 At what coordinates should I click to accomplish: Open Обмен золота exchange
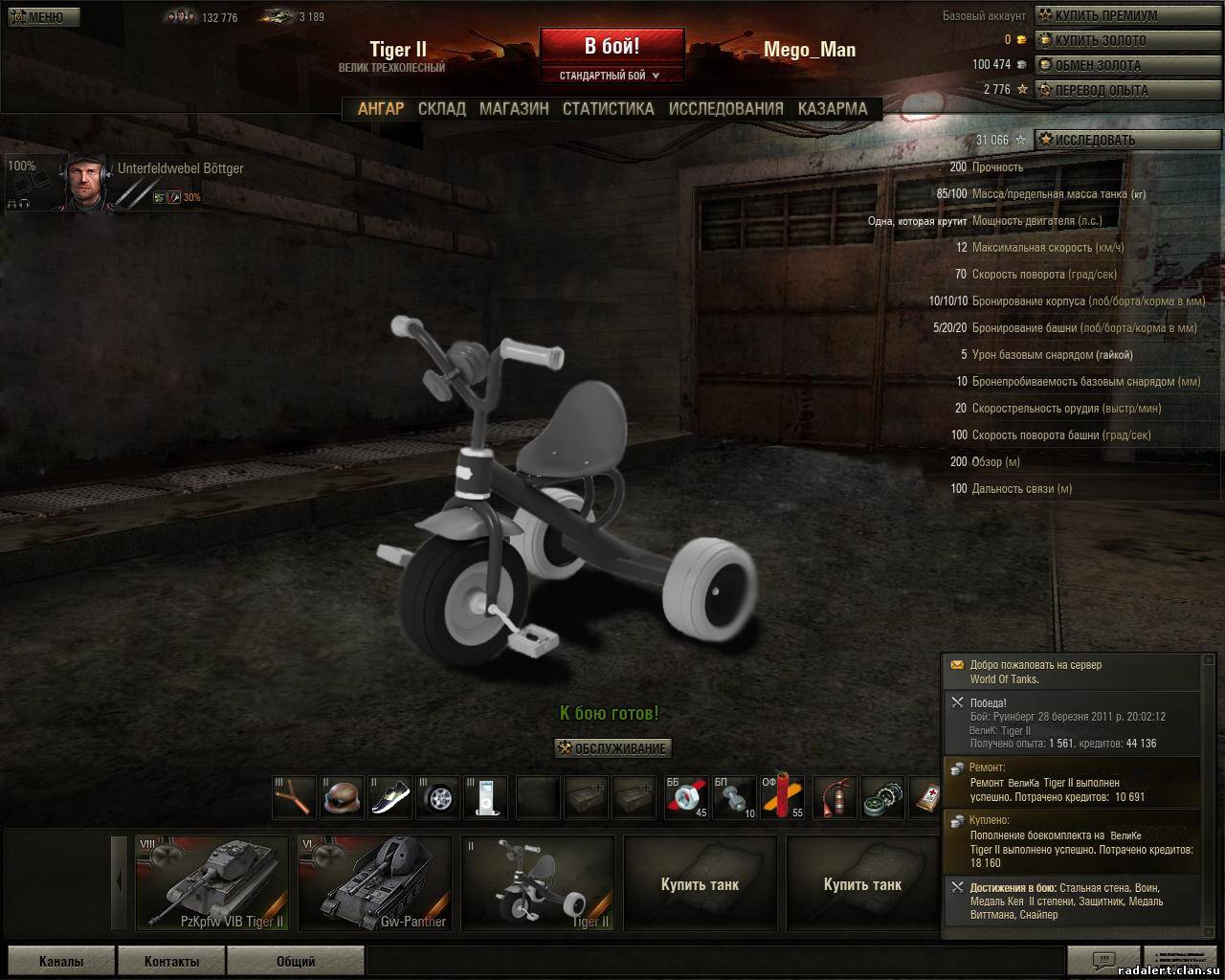[1096, 65]
